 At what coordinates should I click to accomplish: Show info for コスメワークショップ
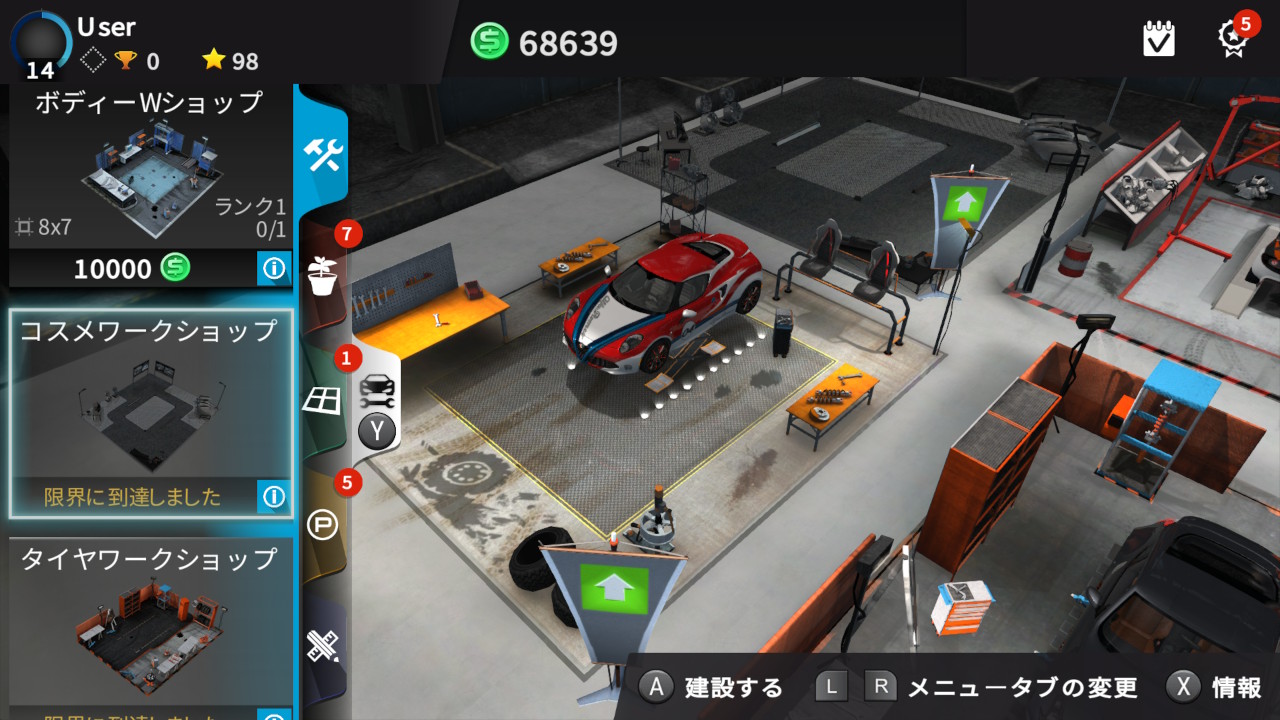[x=273, y=496]
